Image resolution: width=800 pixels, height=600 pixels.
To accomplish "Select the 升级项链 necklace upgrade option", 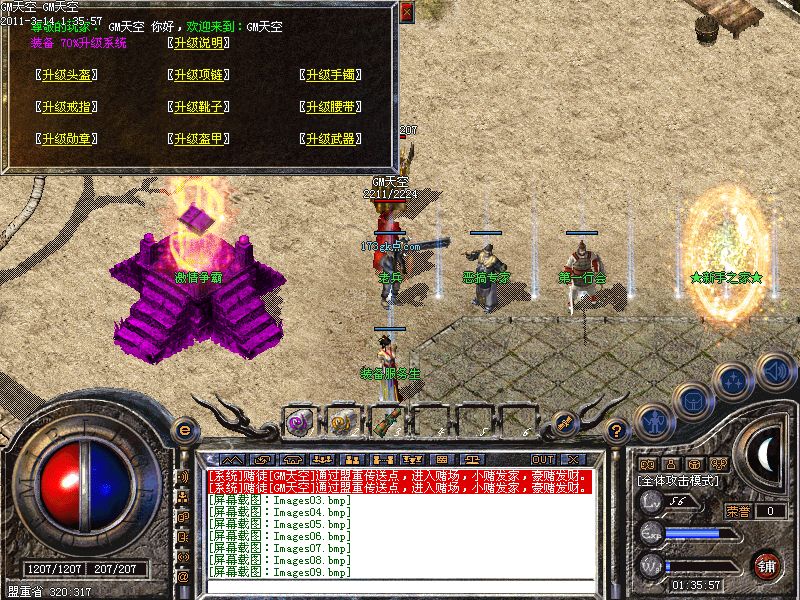I will (x=198, y=75).
